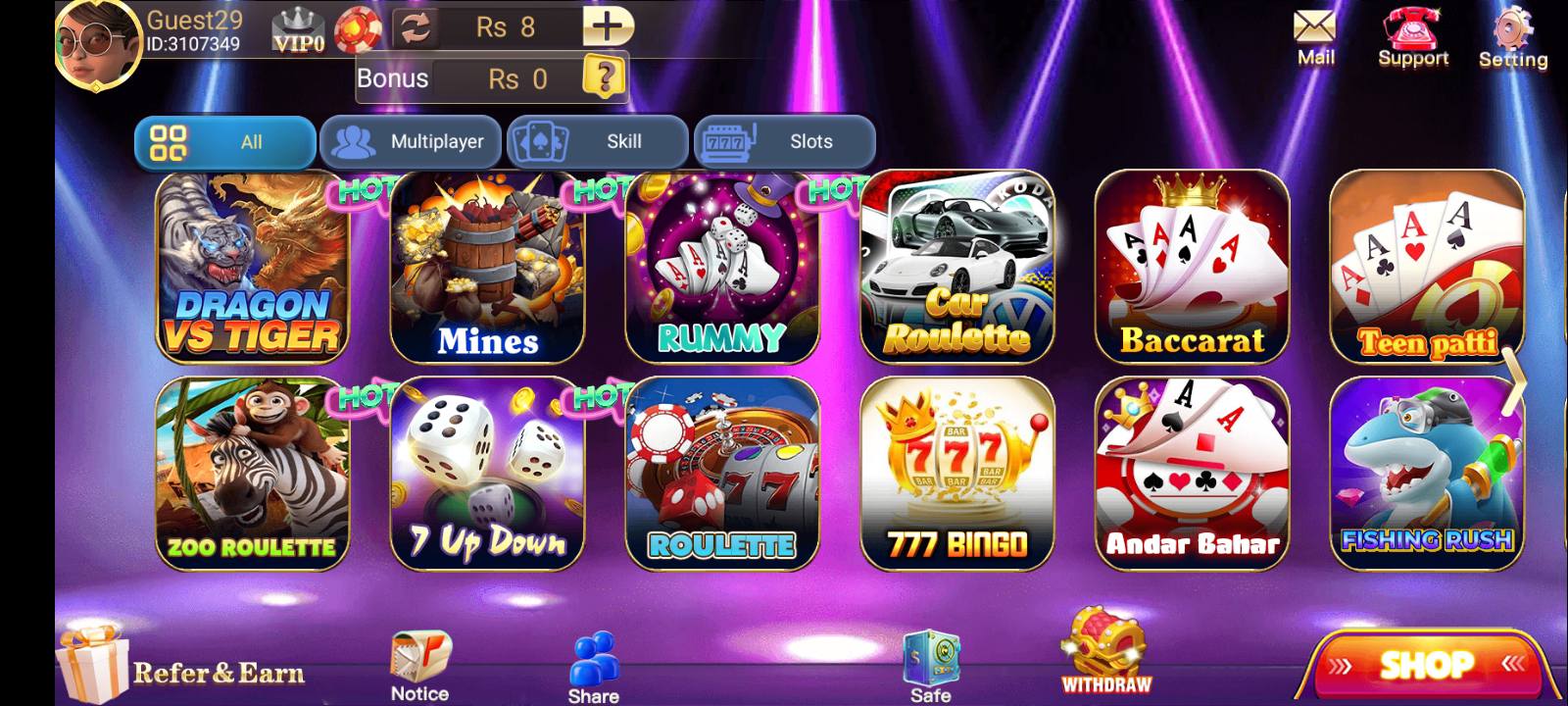Click the refresh balance icon
The width and height of the screenshot is (1568, 706).
(x=416, y=26)
